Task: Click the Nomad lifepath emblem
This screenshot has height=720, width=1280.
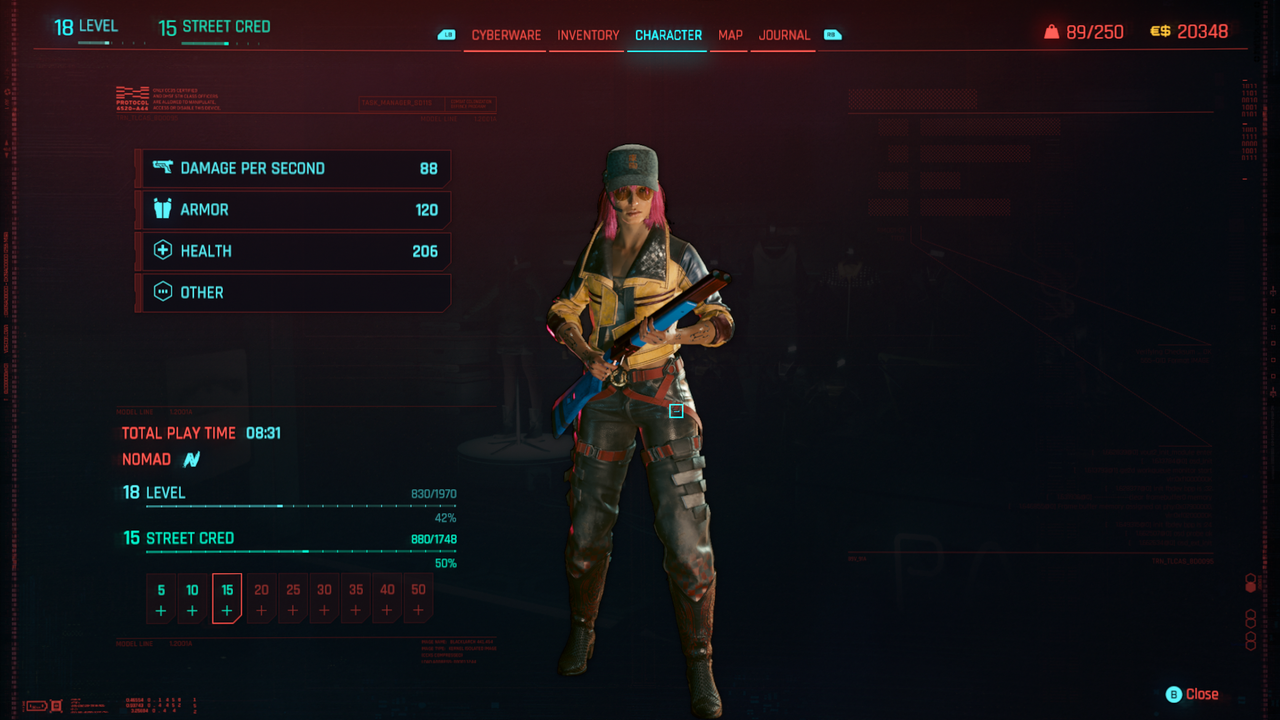Action: point(193,459)
